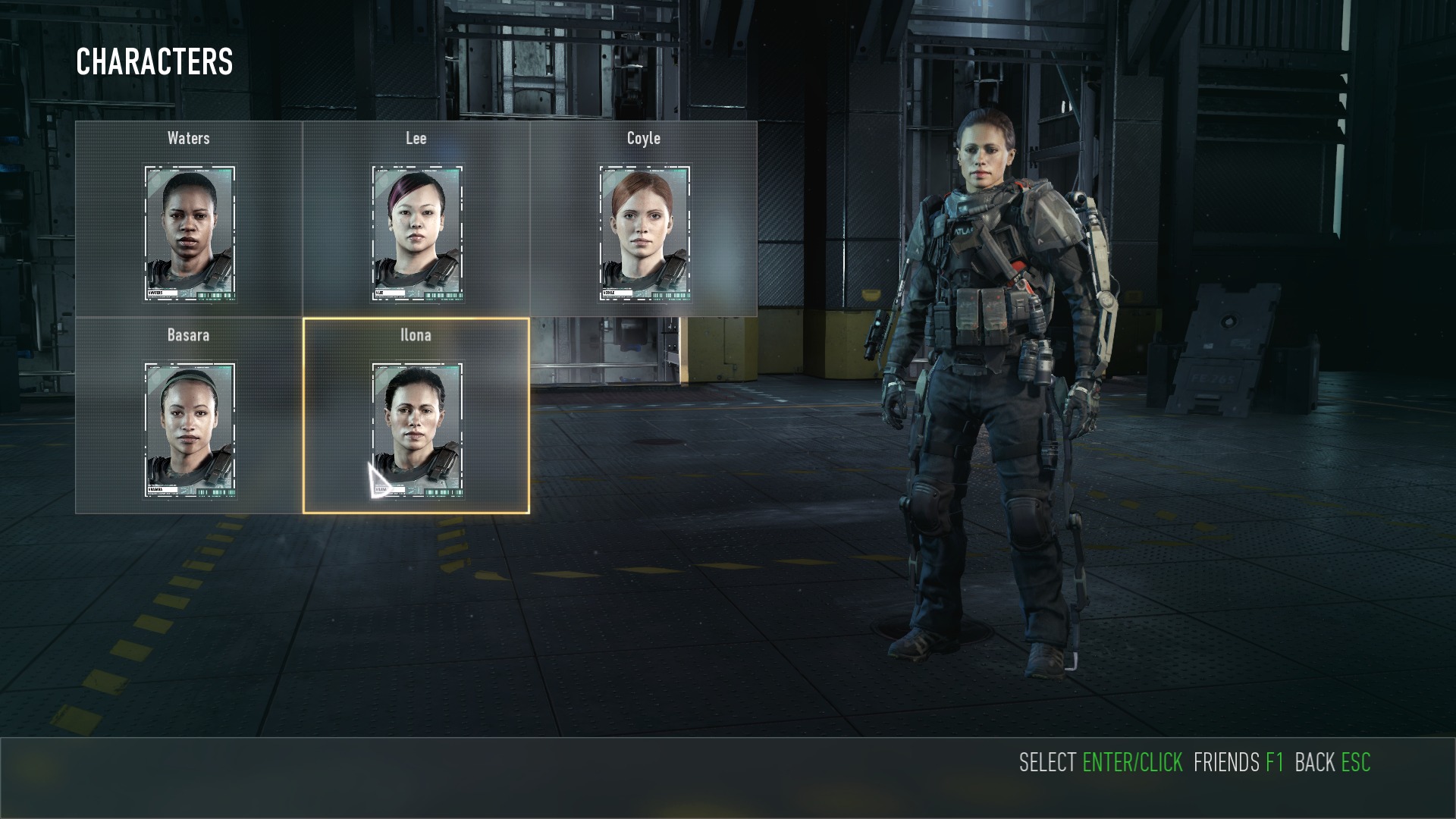Switch to the Basara character

[189, 417]
